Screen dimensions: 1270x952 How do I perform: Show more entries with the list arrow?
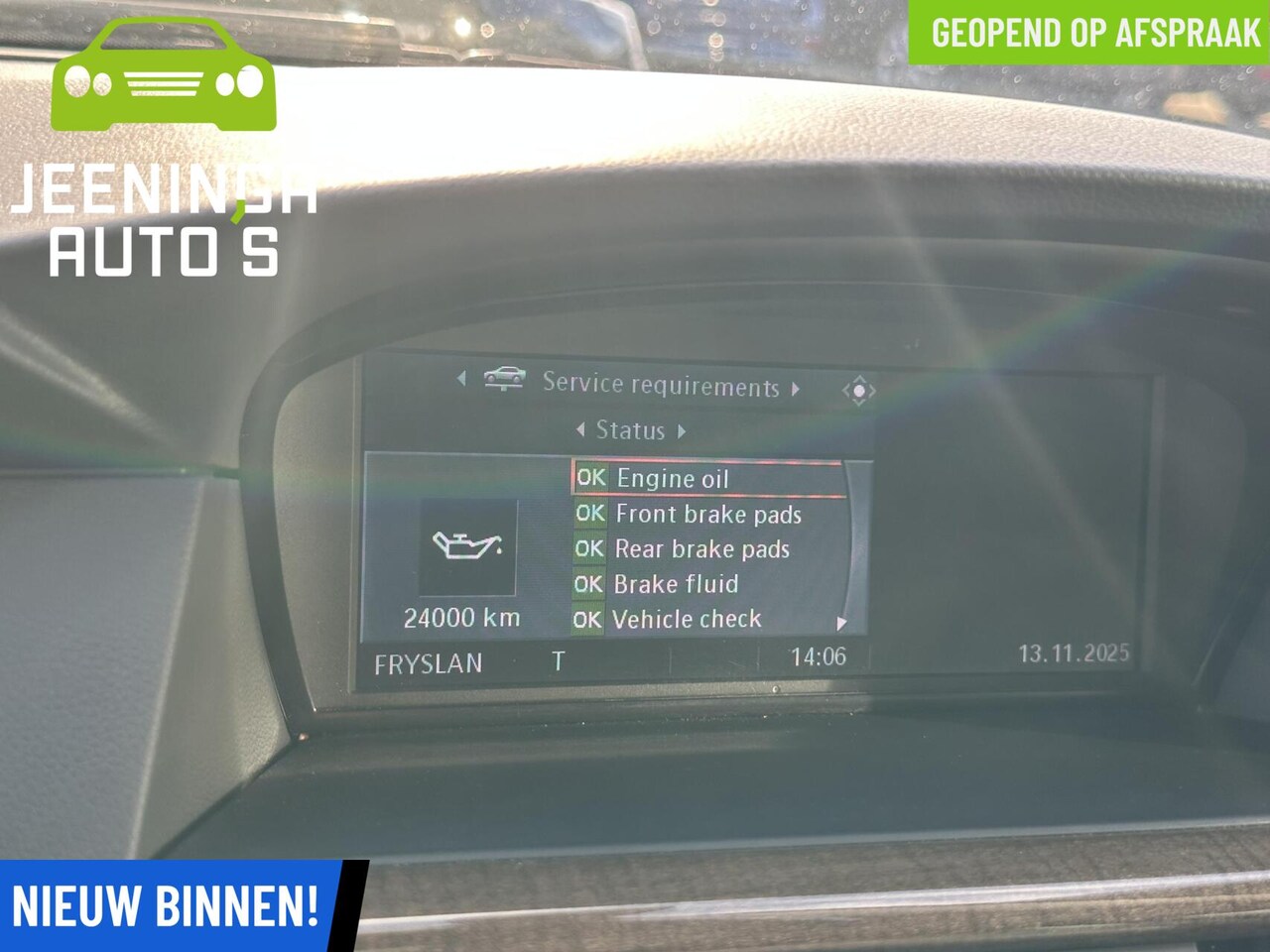pos(841,623)
